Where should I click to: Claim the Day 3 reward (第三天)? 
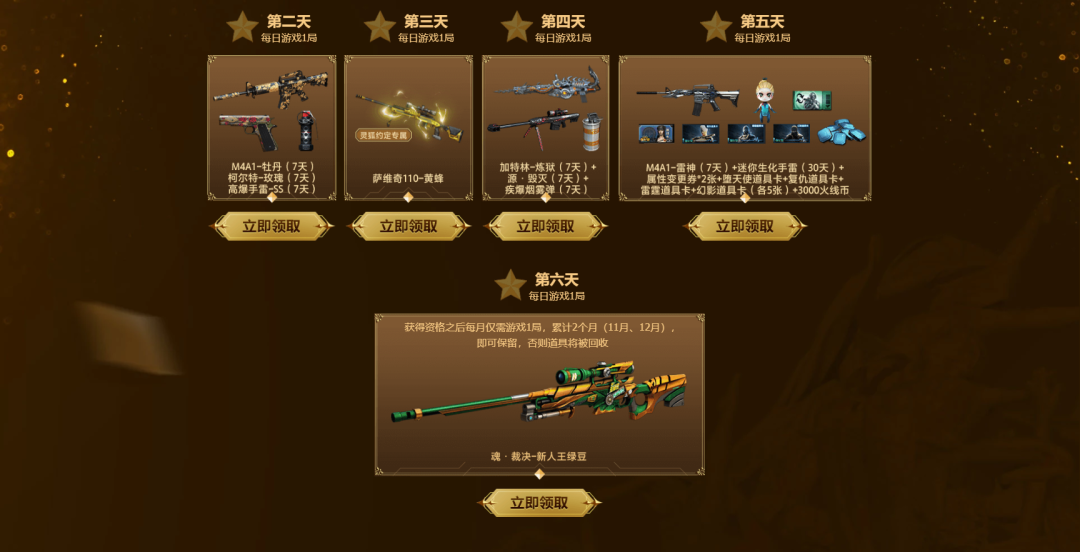[x=408, y=227]
